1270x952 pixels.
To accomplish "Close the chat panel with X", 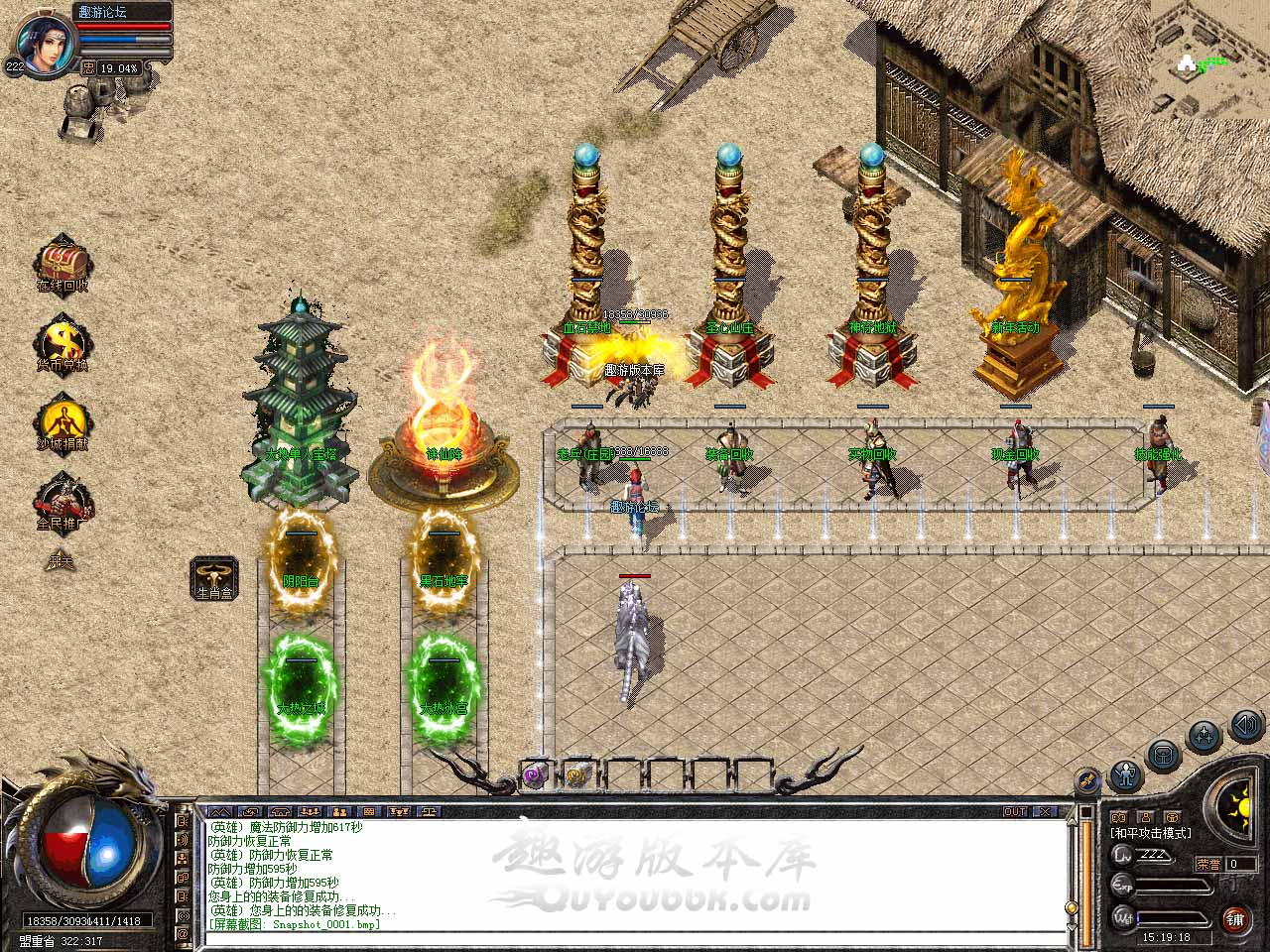I will pyautogui.click(x=1046, y=811).
